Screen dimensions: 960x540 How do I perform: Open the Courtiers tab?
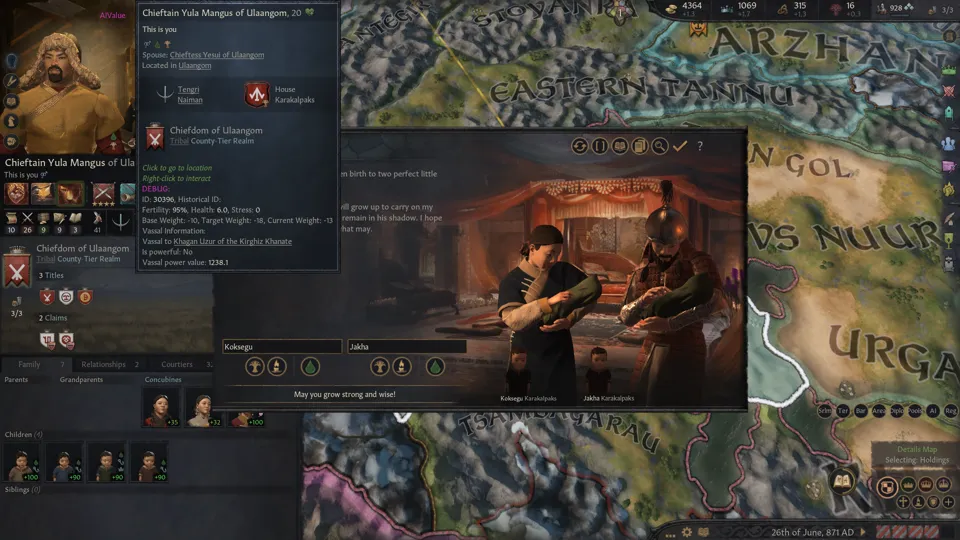click(x=177, y=364)
